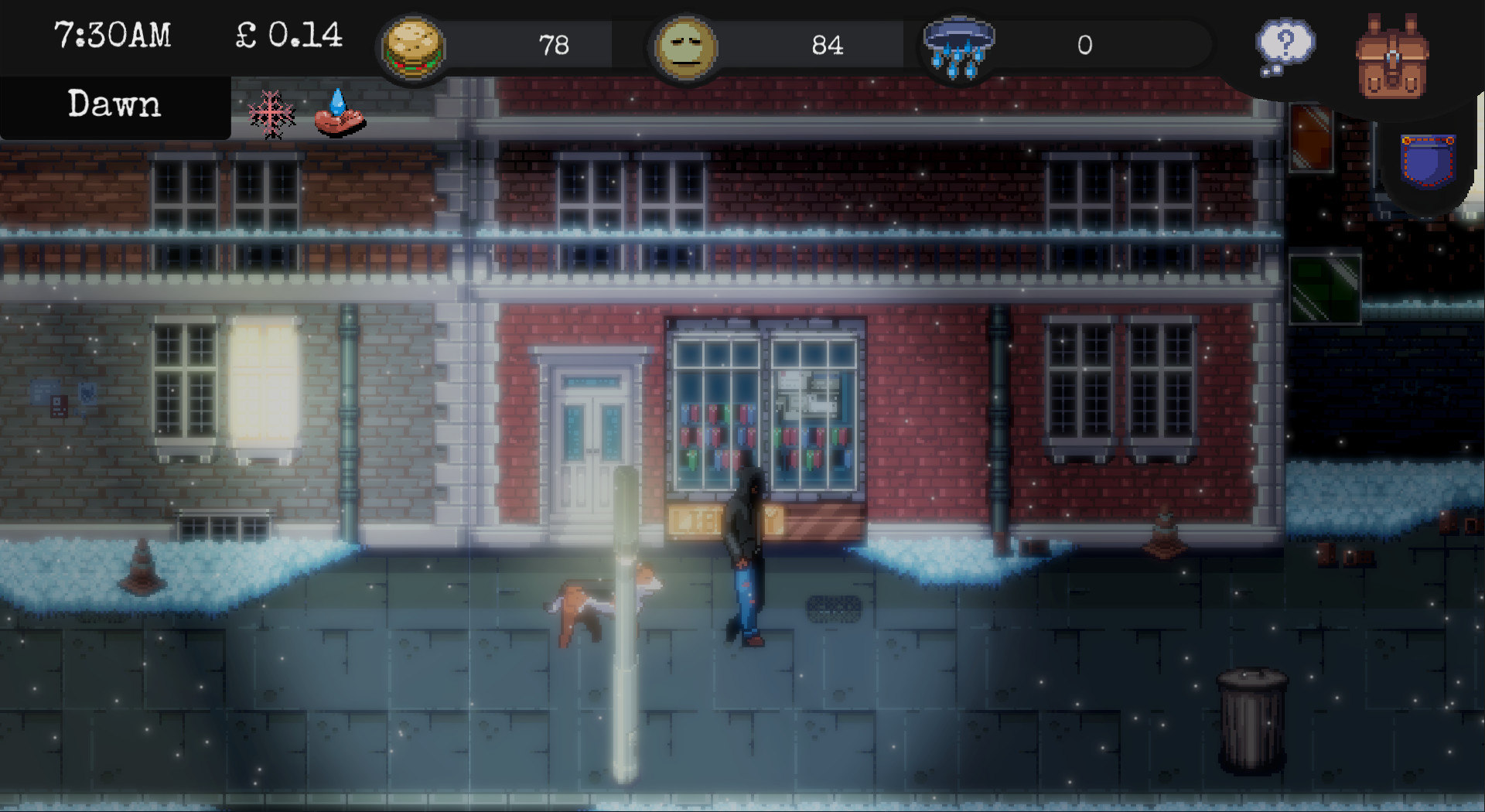Click the morale meter value 84
Screen dimensions: 1485x812
[x=828, y=46]
